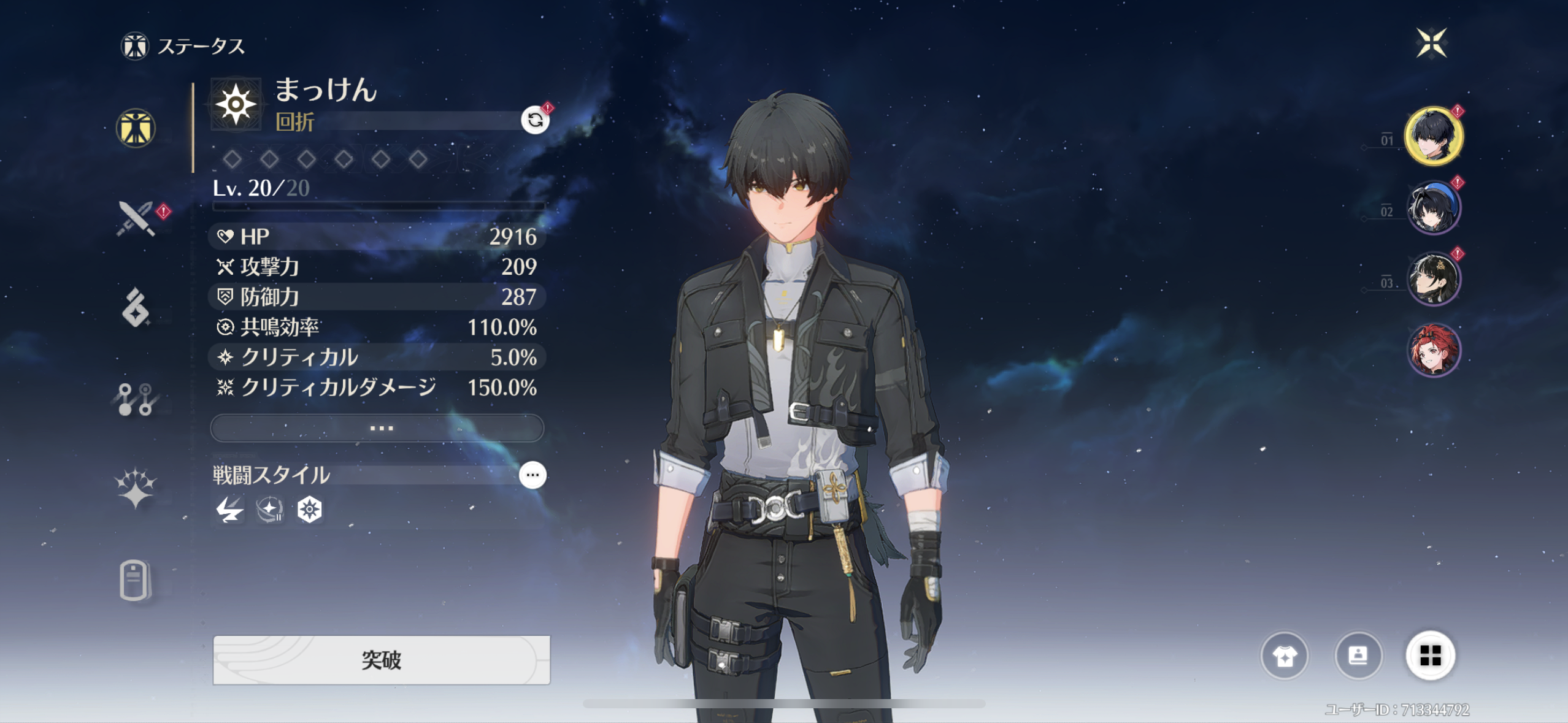Open 戦闘スタイル details via the round ellipsis button
This screenshot has width=1568, height=723.
(x=532, y=475)
